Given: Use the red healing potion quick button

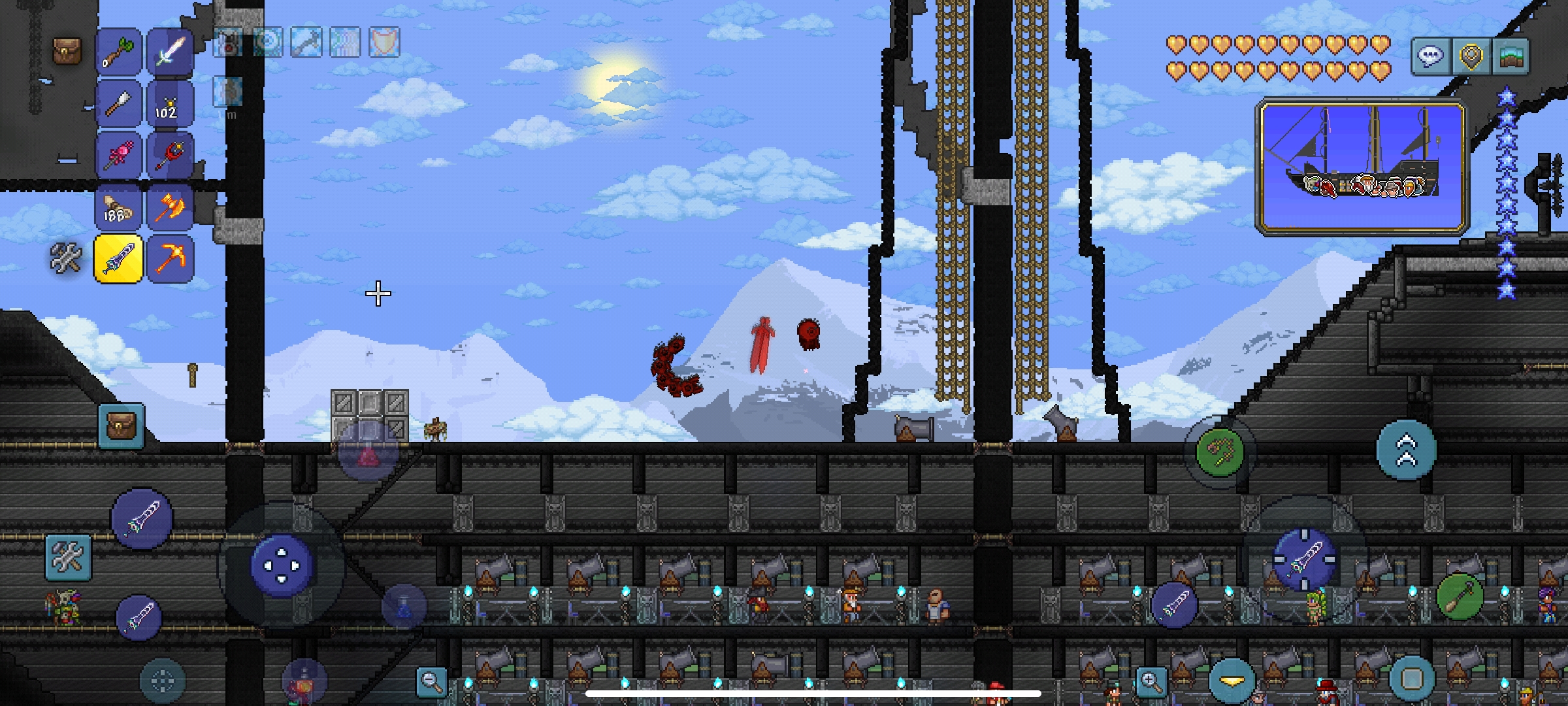Looking at the screenshot, I should [x=368, y=452].
